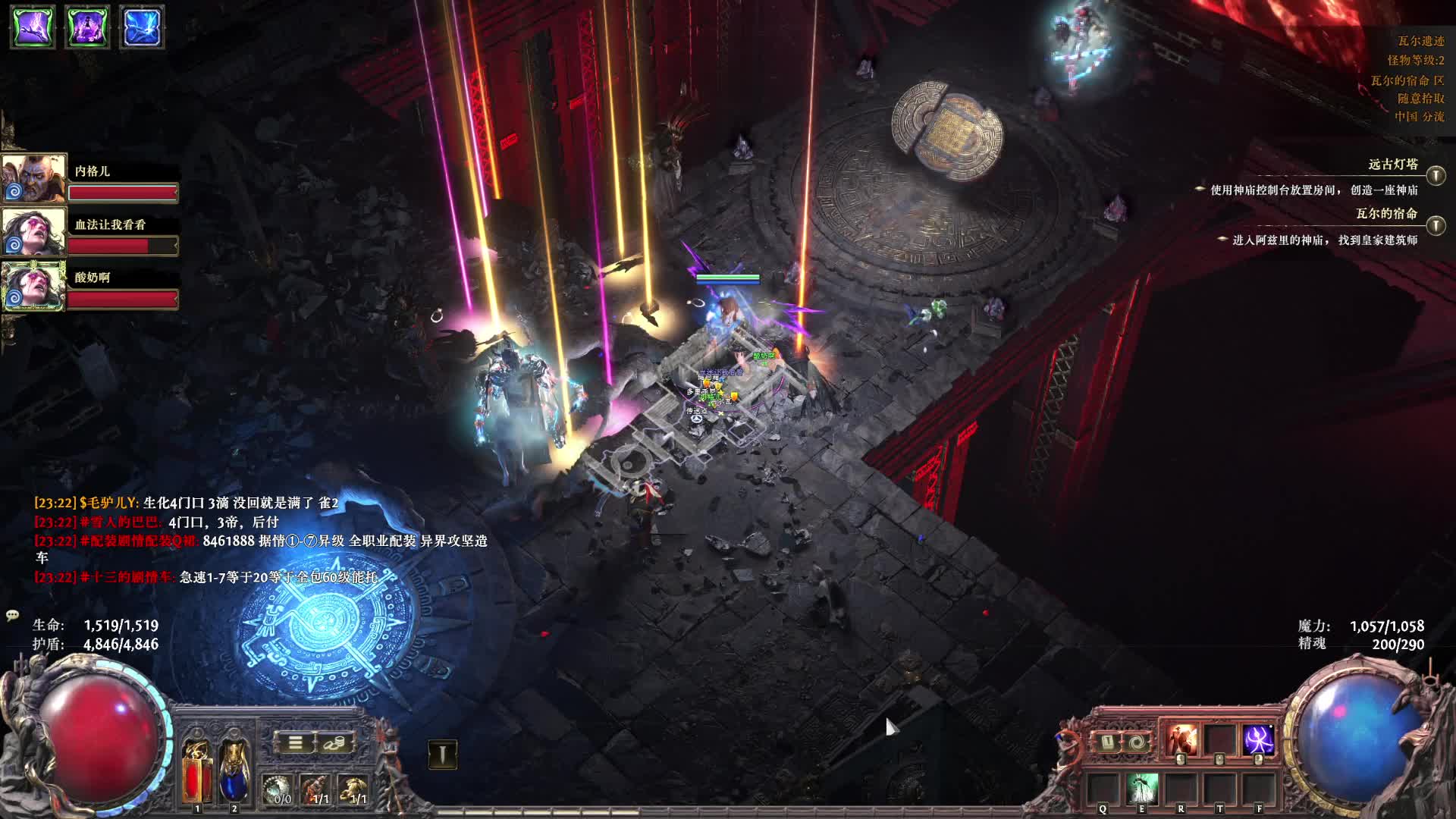Open the chat speech bubble icon

(12, 615)
